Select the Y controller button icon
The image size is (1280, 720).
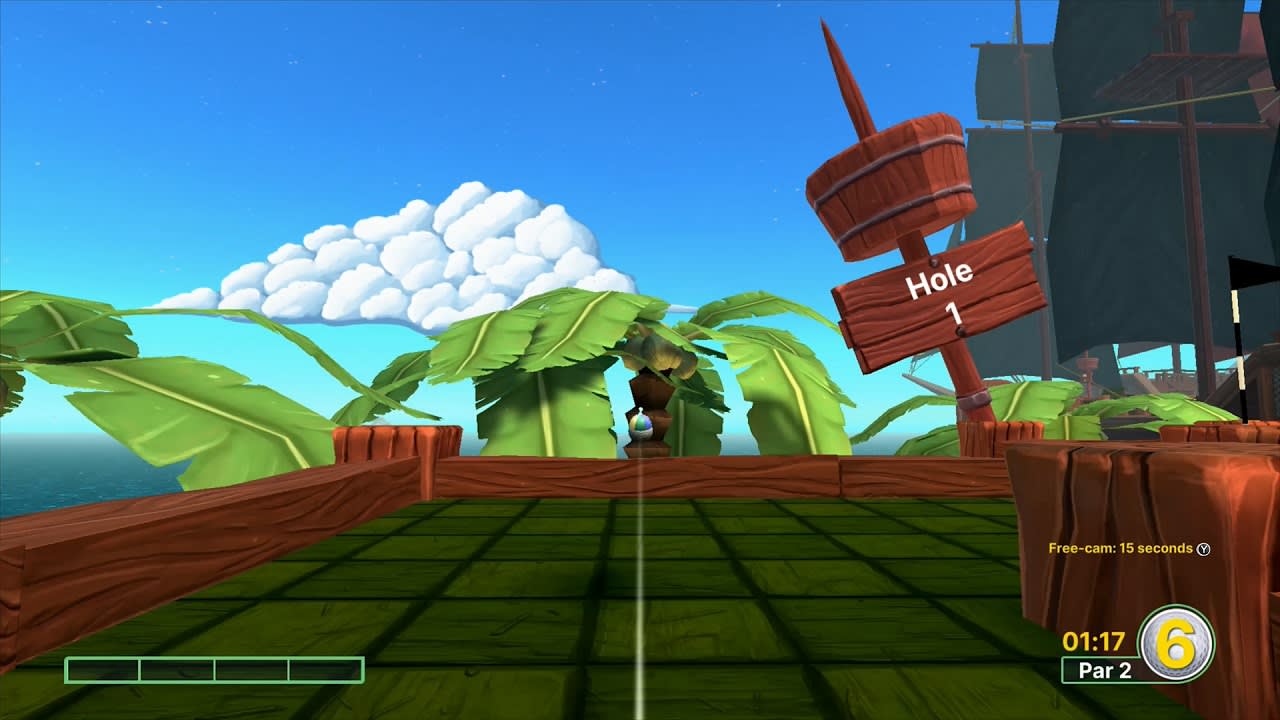(x=1203, y=548)
